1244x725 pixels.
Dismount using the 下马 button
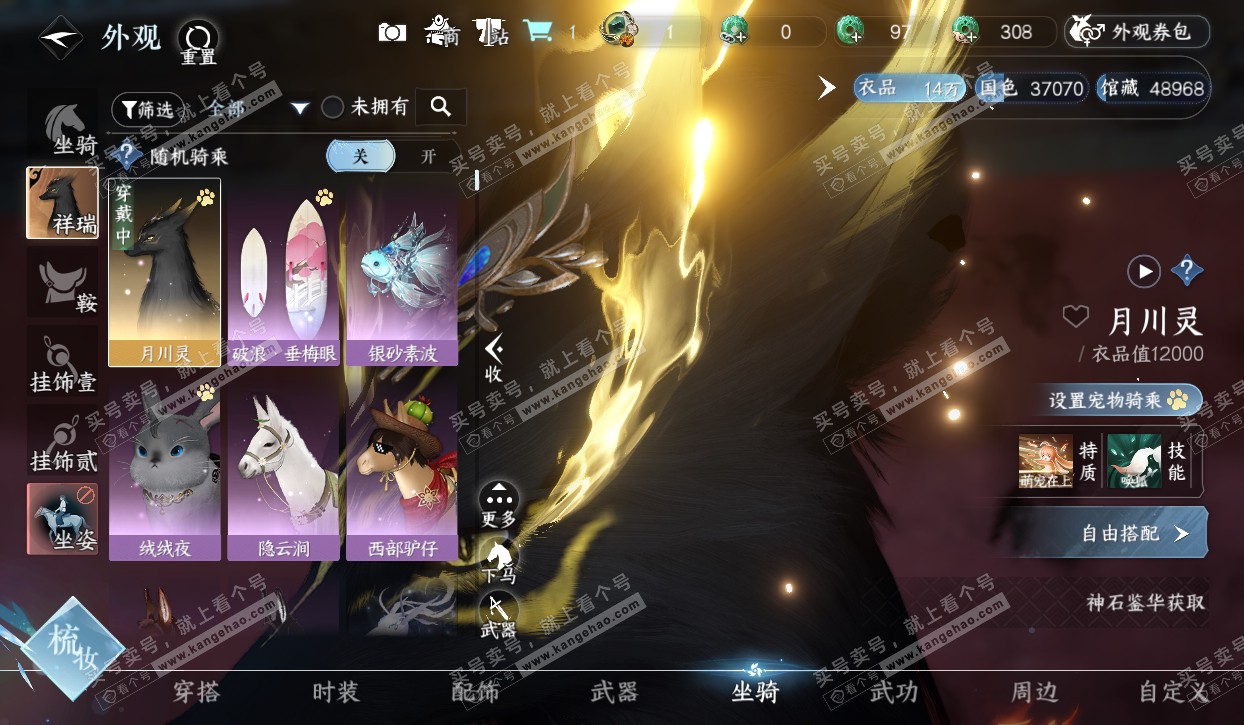tap(498, 561)
